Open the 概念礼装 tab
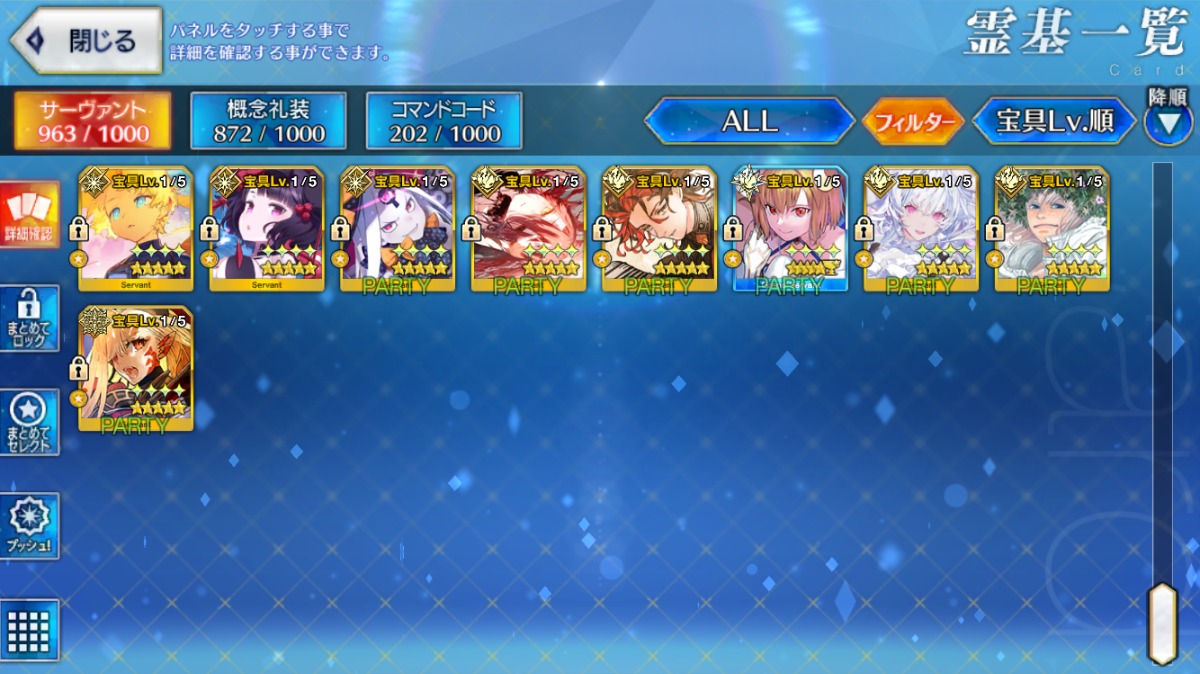1200x674 pixels. (x=268, y=121)
